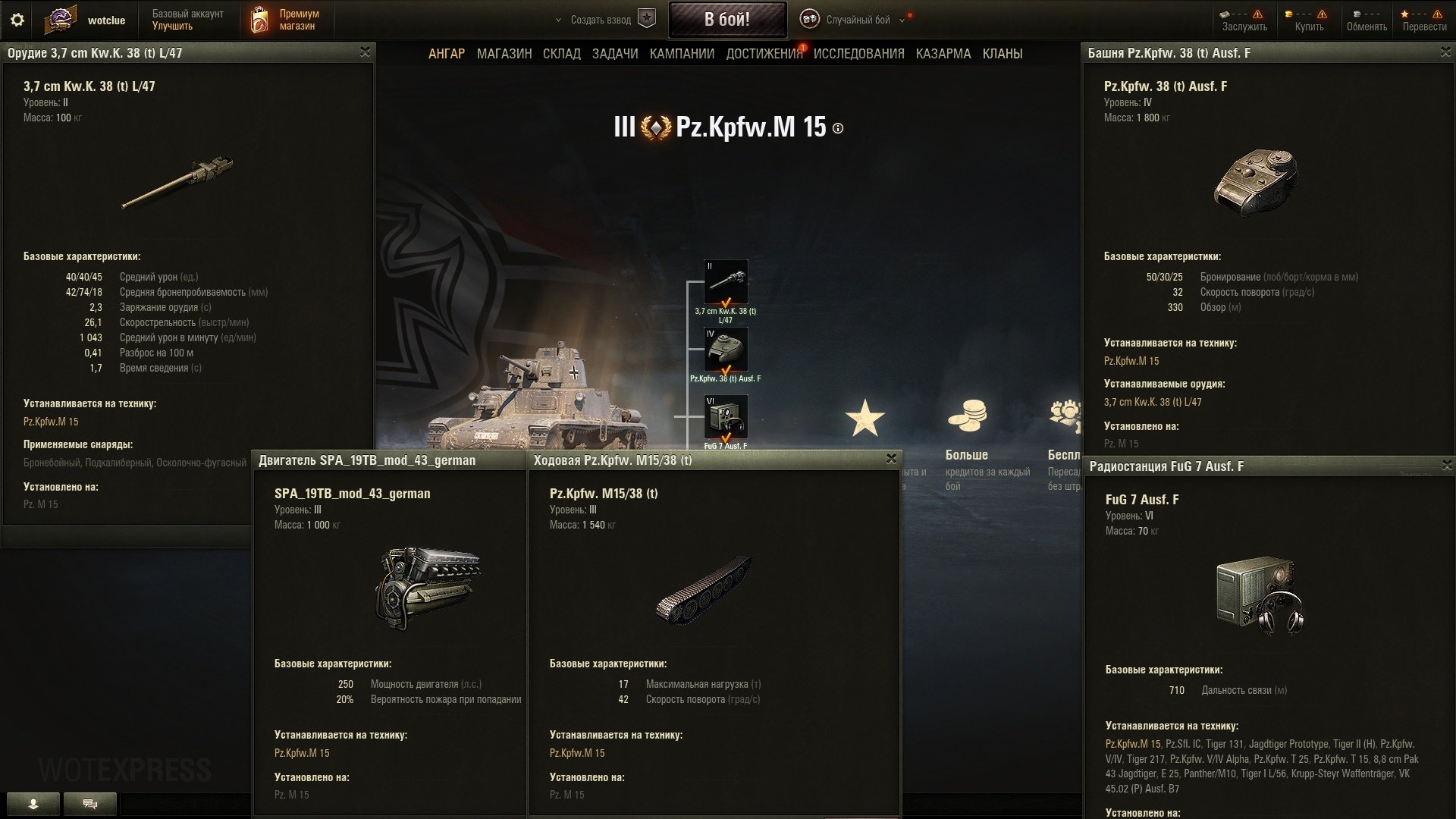Close the Орудие 3,7 cm Kw.K. 38 window
Image resolution: width=1456 pixels, height=819 pixels.
tap(365, 52)
